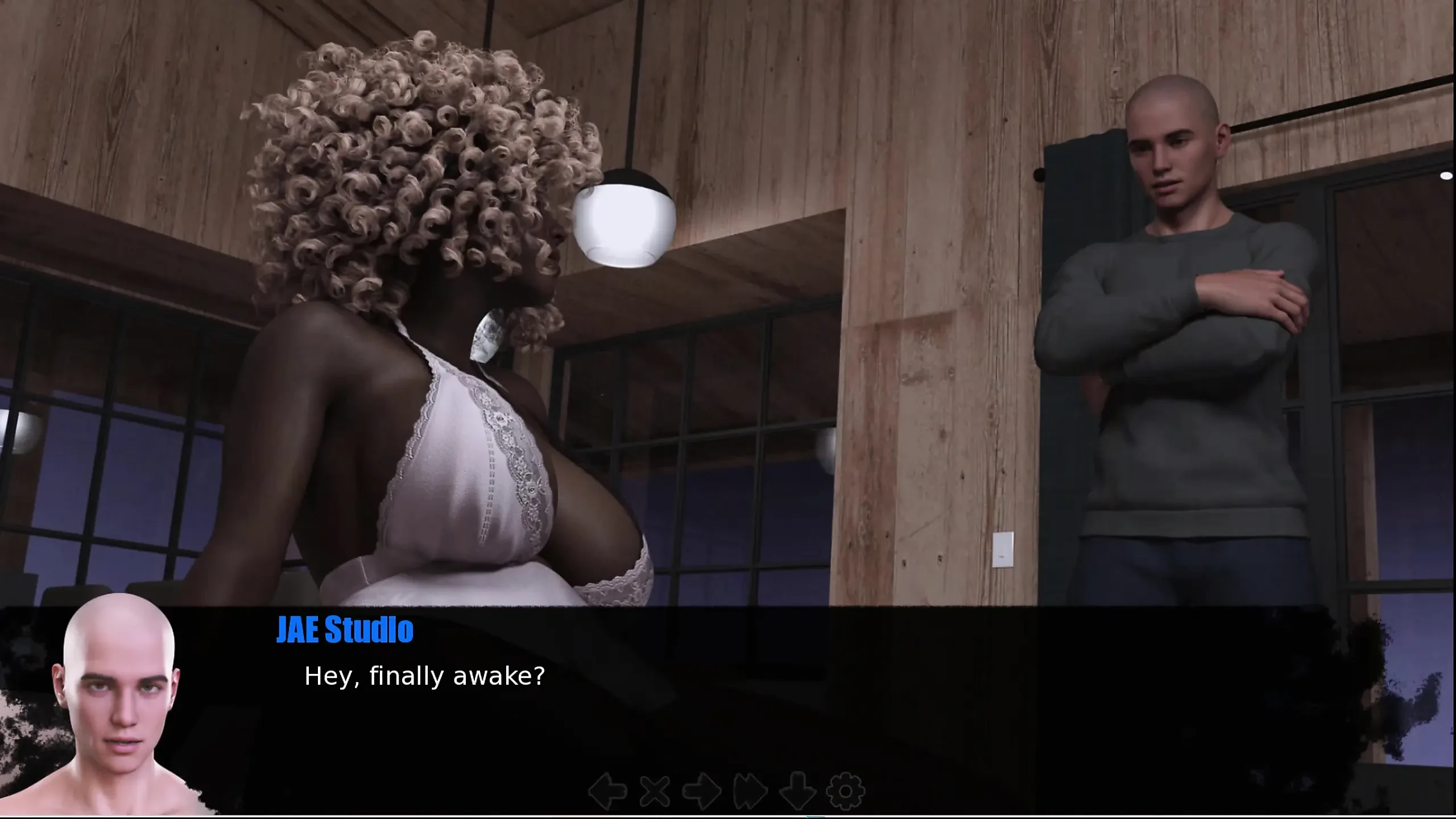Advance dialogue with the right arrow icon
This screenshot has height=819, width=1456.
702,791
